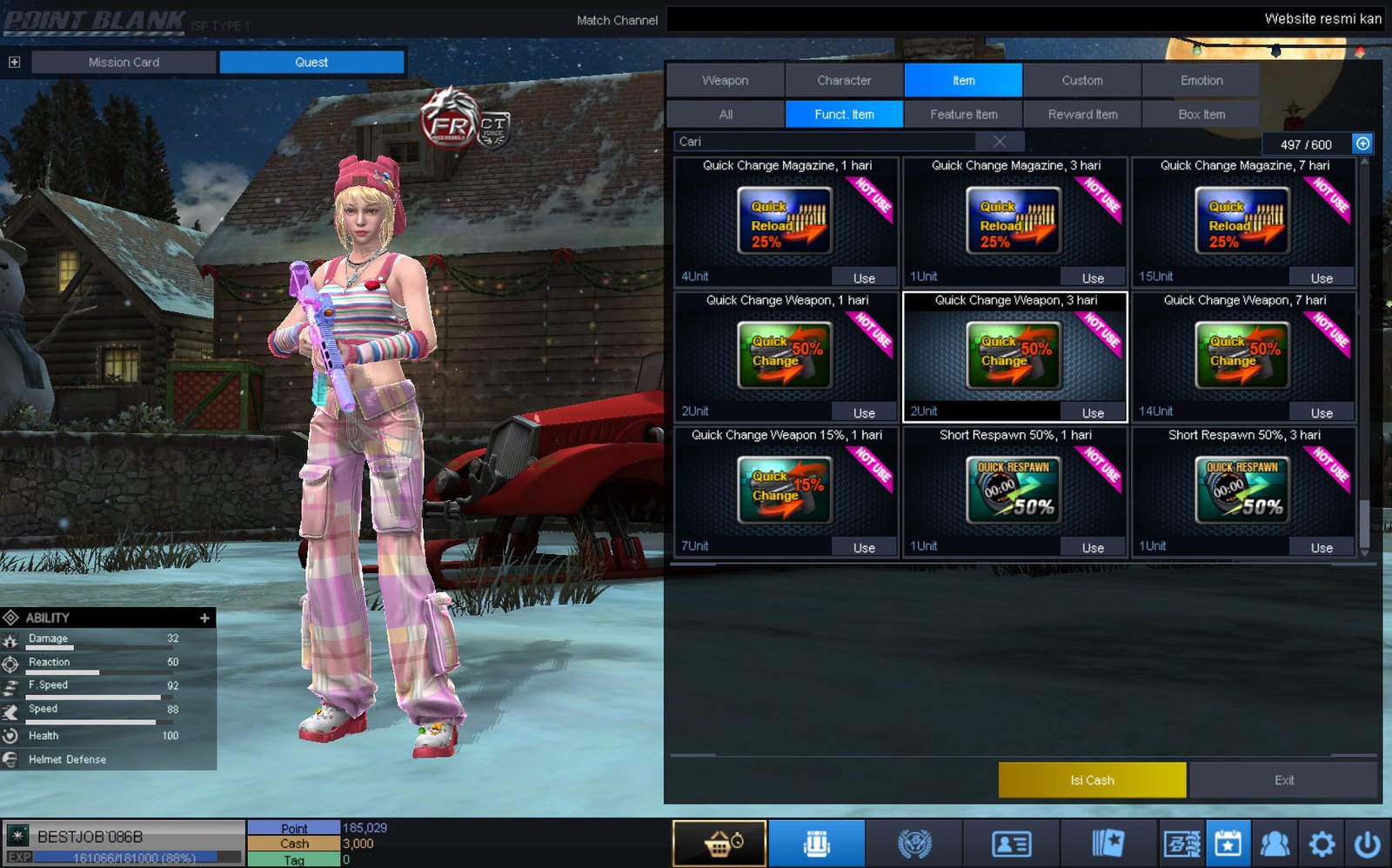Expand the Ability stats panel
The image size is (1392, 868).
(204, 618)
